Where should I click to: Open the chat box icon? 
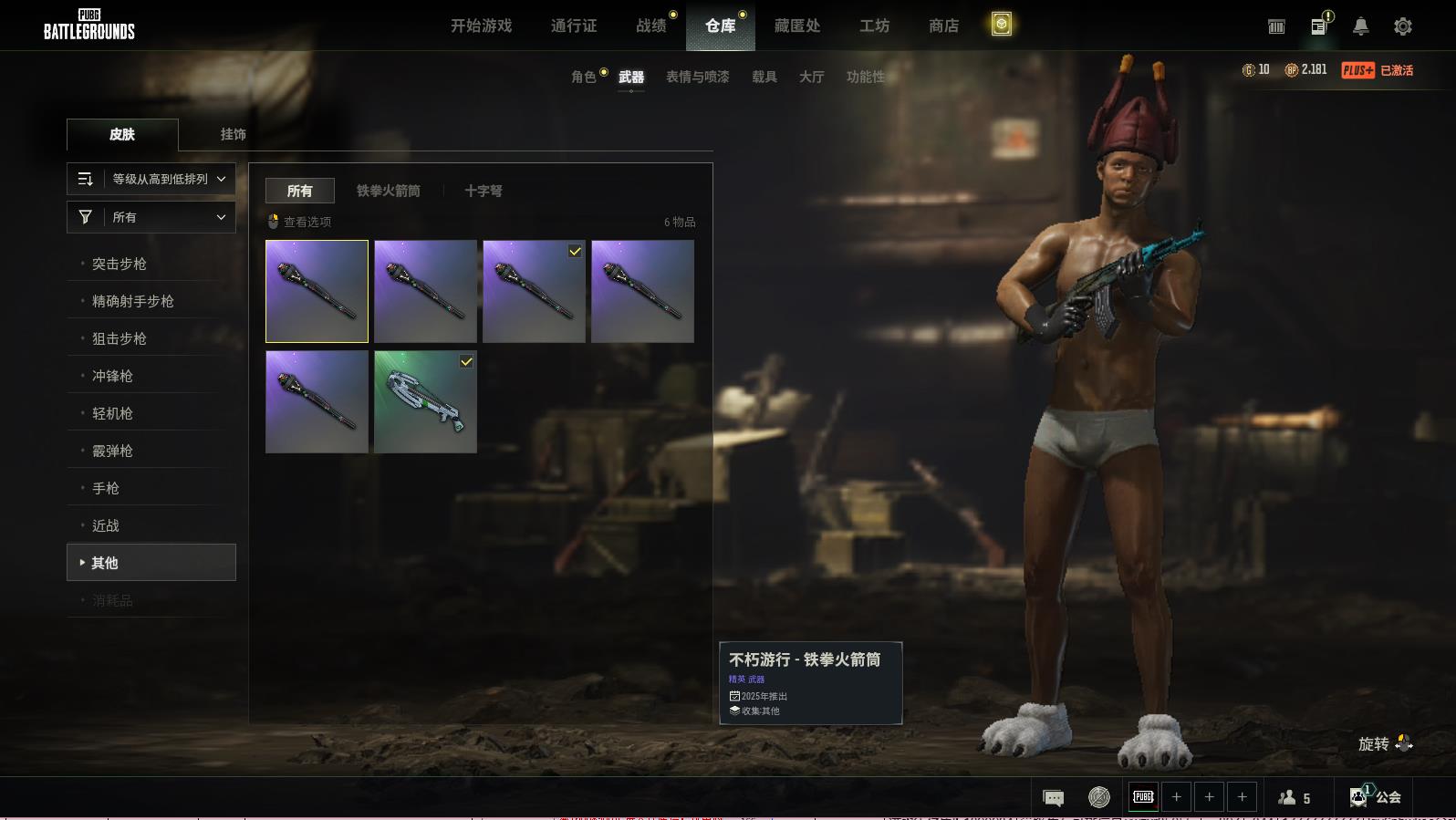coord(1053,798)
